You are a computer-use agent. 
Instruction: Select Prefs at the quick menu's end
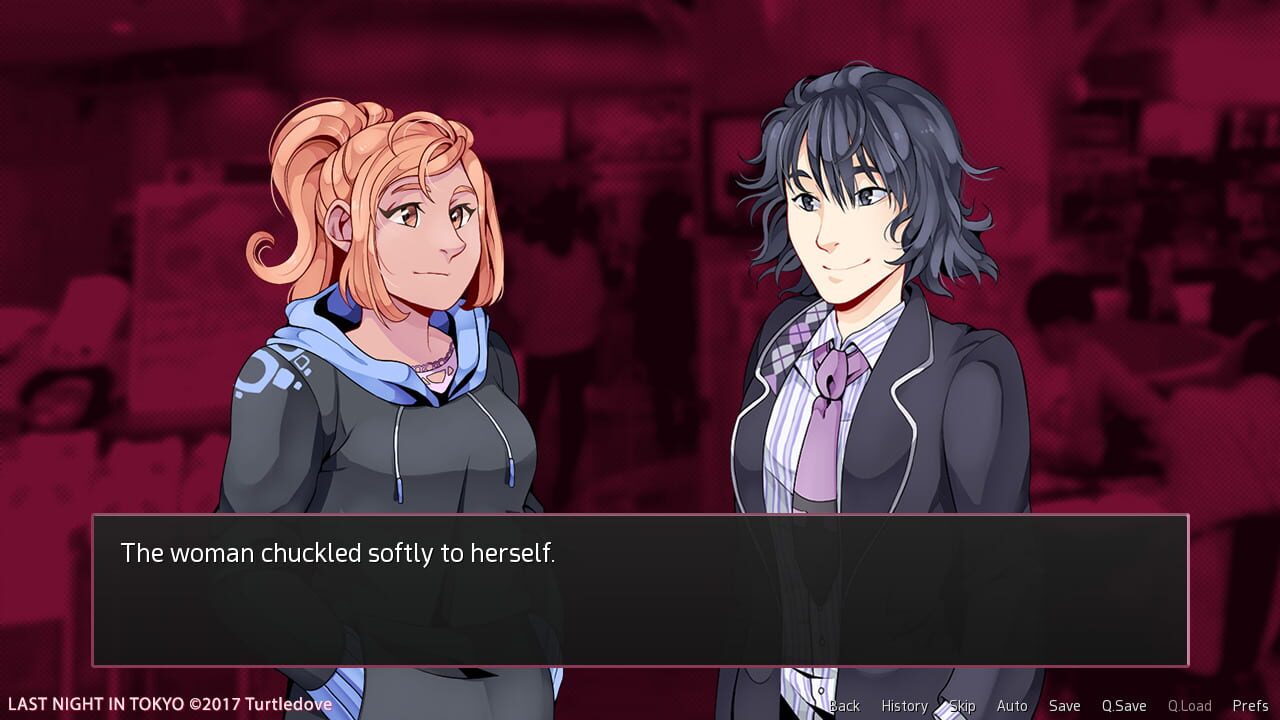pyautogui.click(x=1252, y=705)
